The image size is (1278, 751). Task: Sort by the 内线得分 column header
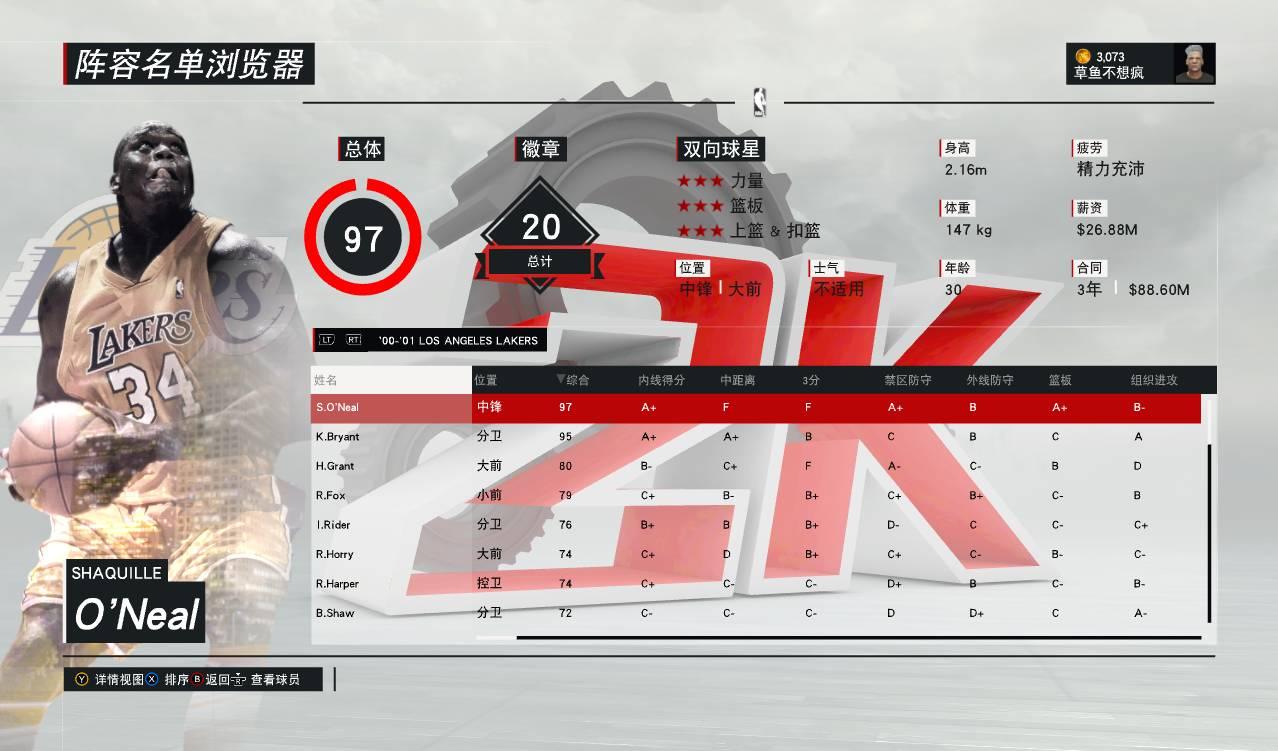point(661,380)
